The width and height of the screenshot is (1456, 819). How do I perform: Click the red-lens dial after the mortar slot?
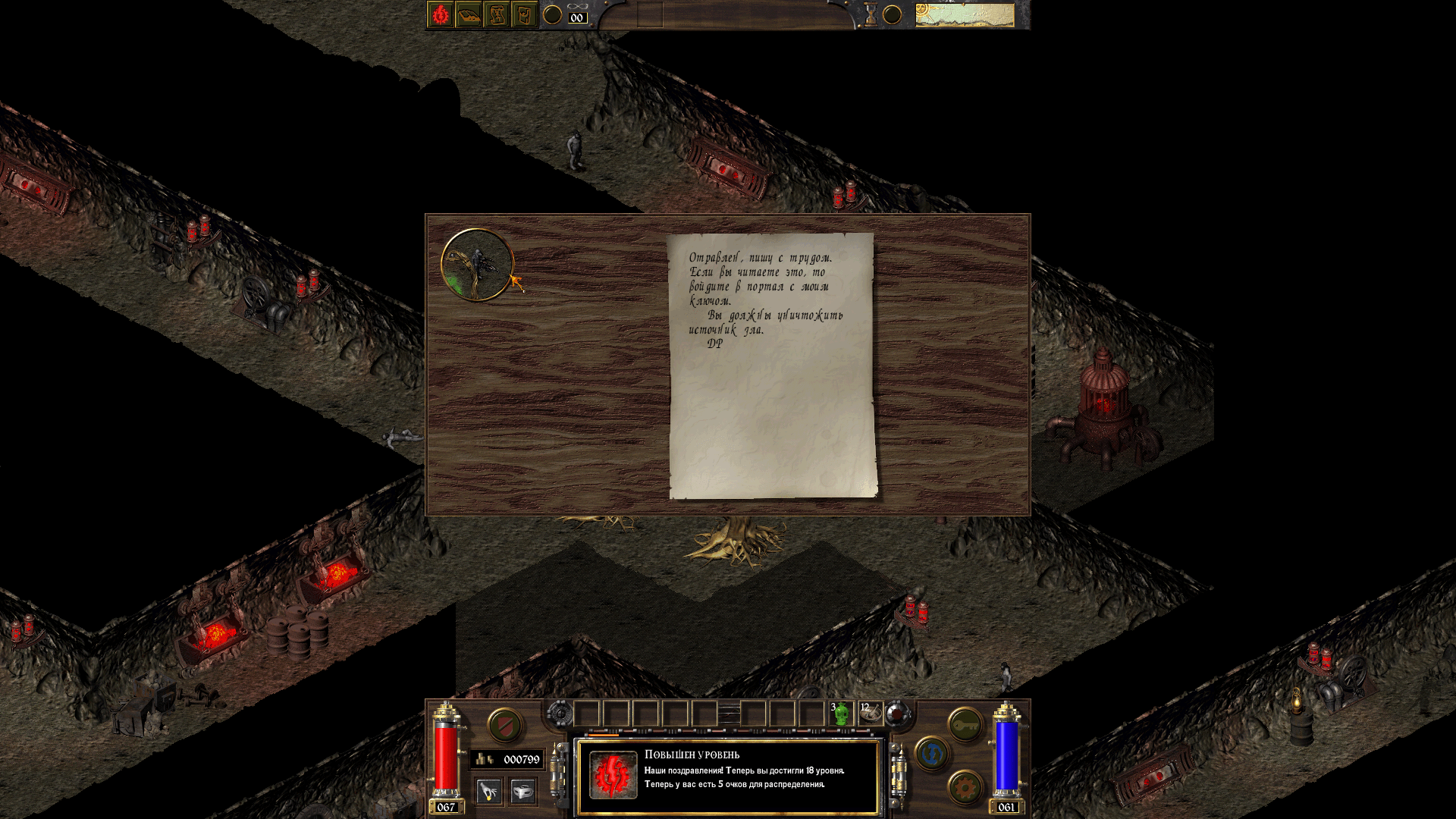[898, 714]
